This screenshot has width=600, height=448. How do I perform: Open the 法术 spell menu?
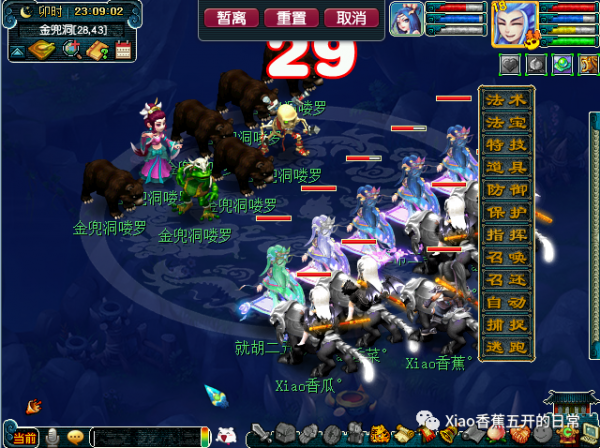[506, 101]
